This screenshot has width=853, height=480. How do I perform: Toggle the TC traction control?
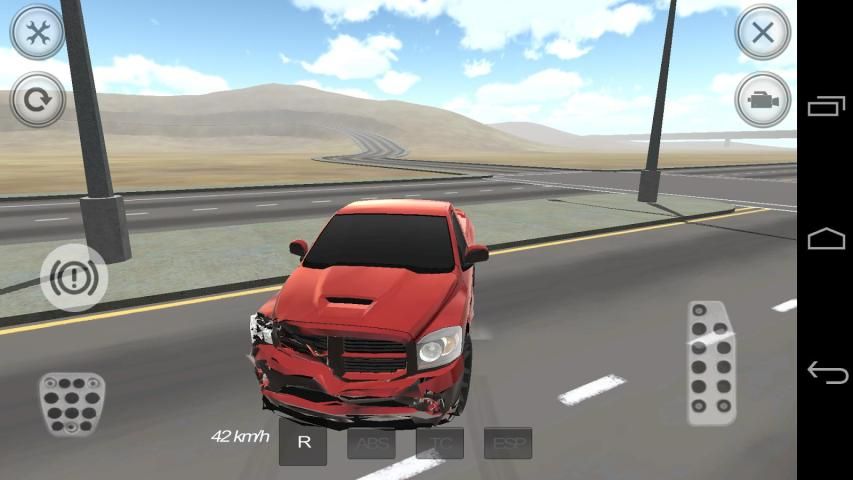coord(440,443)
